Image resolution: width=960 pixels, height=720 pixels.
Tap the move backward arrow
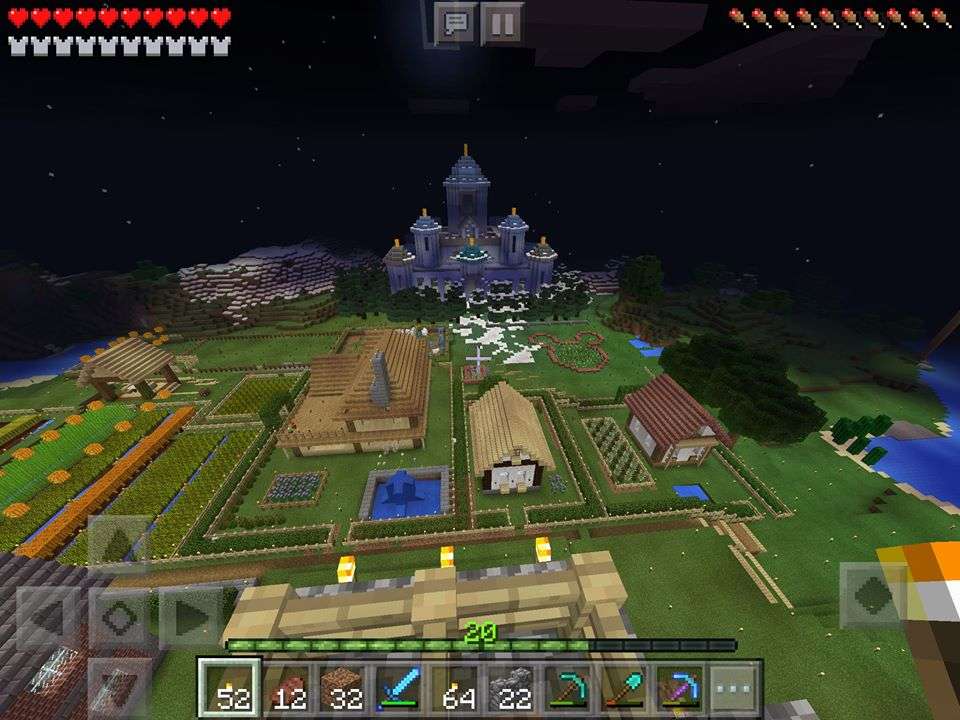point(118,688)
